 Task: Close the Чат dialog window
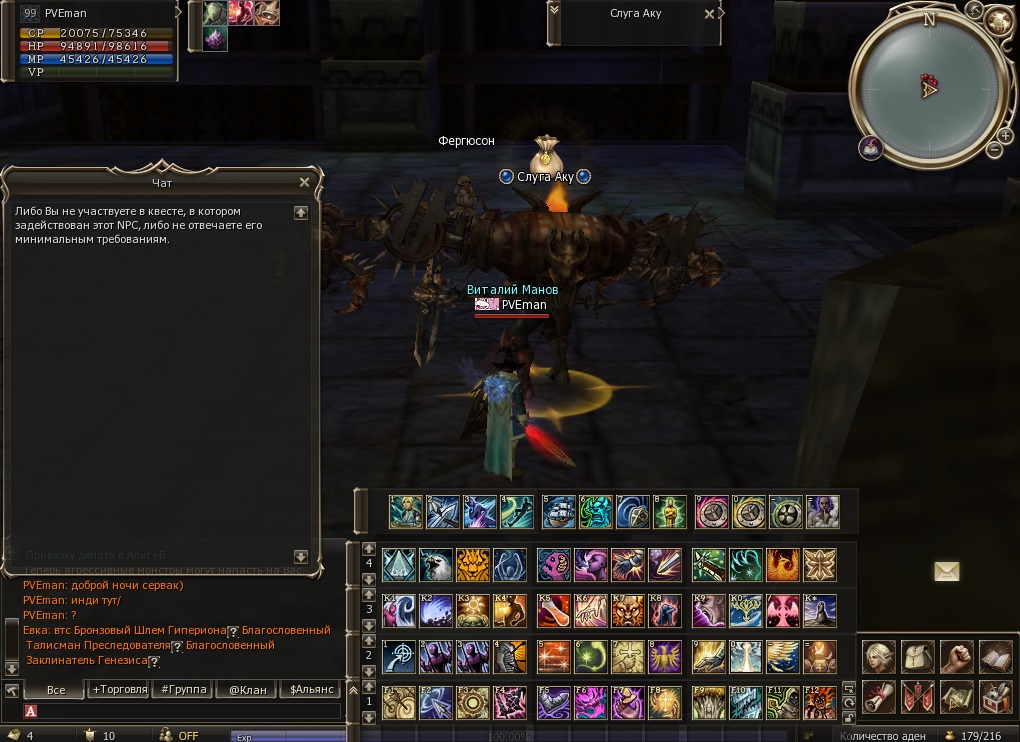(x=304, y=182)
